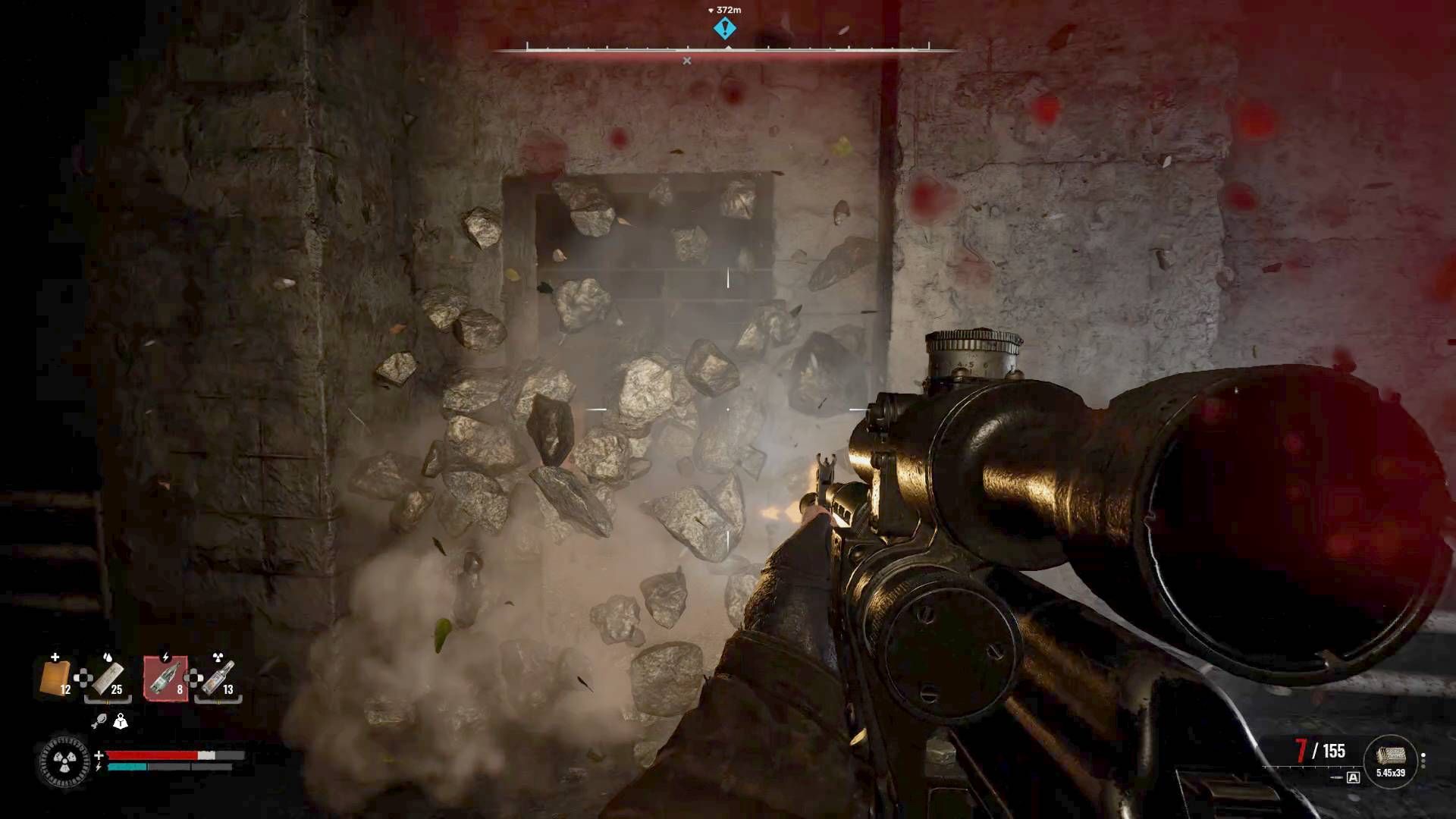The width and height of the screenshot is (1456, 819).
Task: Click the hunger drumstick status icon
Action: pos(101,720)
